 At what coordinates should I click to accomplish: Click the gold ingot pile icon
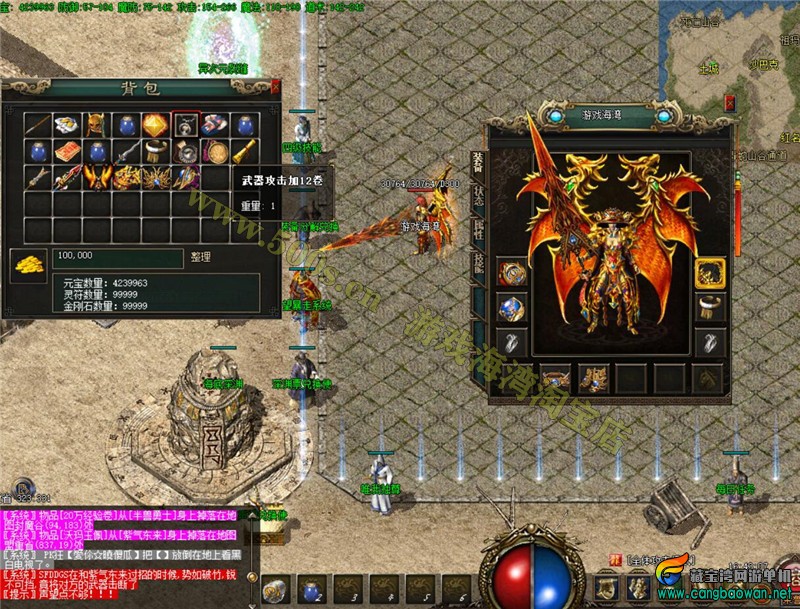pyautogui.click(x=27, y=265)
